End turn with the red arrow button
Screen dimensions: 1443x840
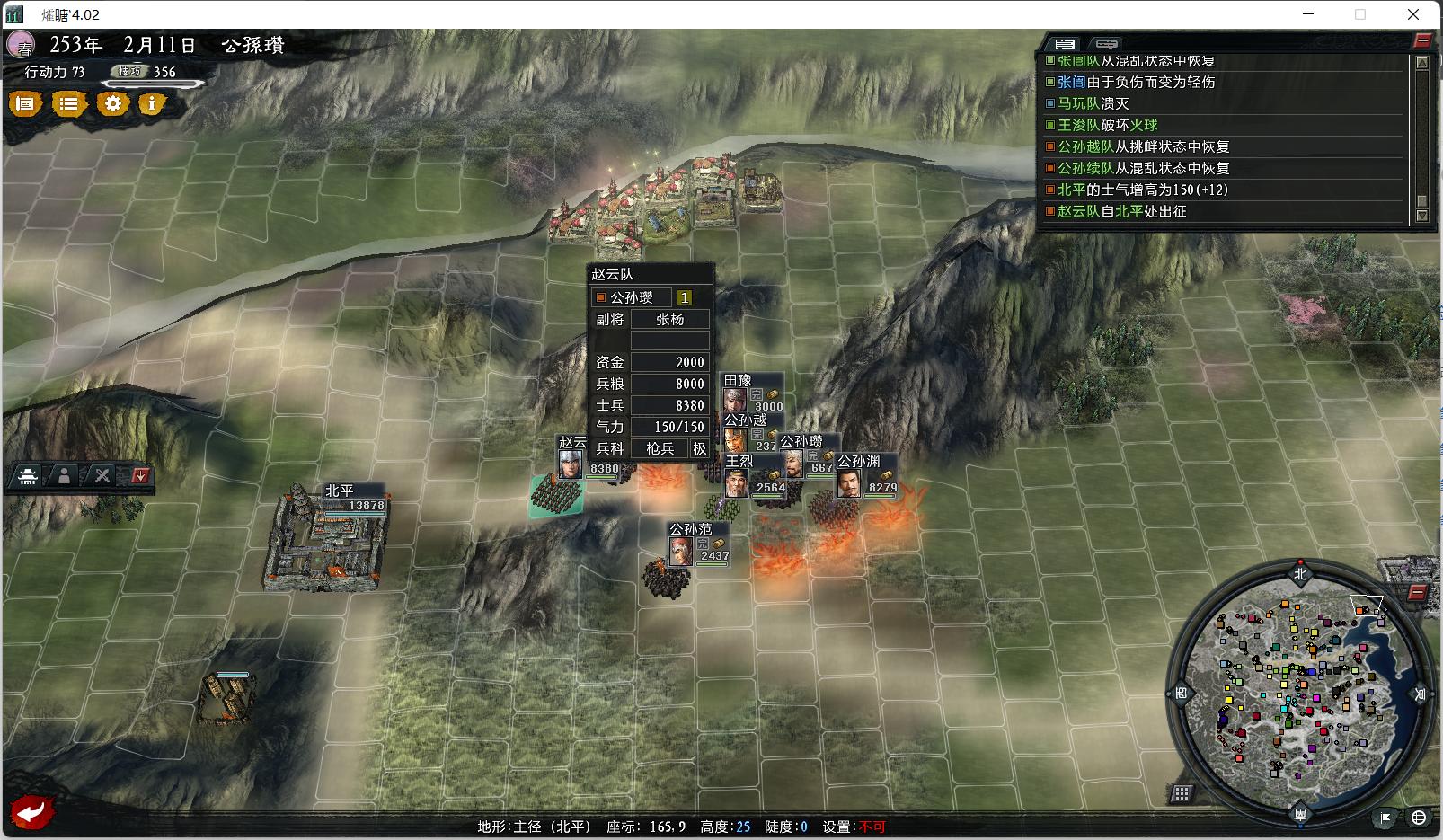pyautogui.click(x=32, y=813)
